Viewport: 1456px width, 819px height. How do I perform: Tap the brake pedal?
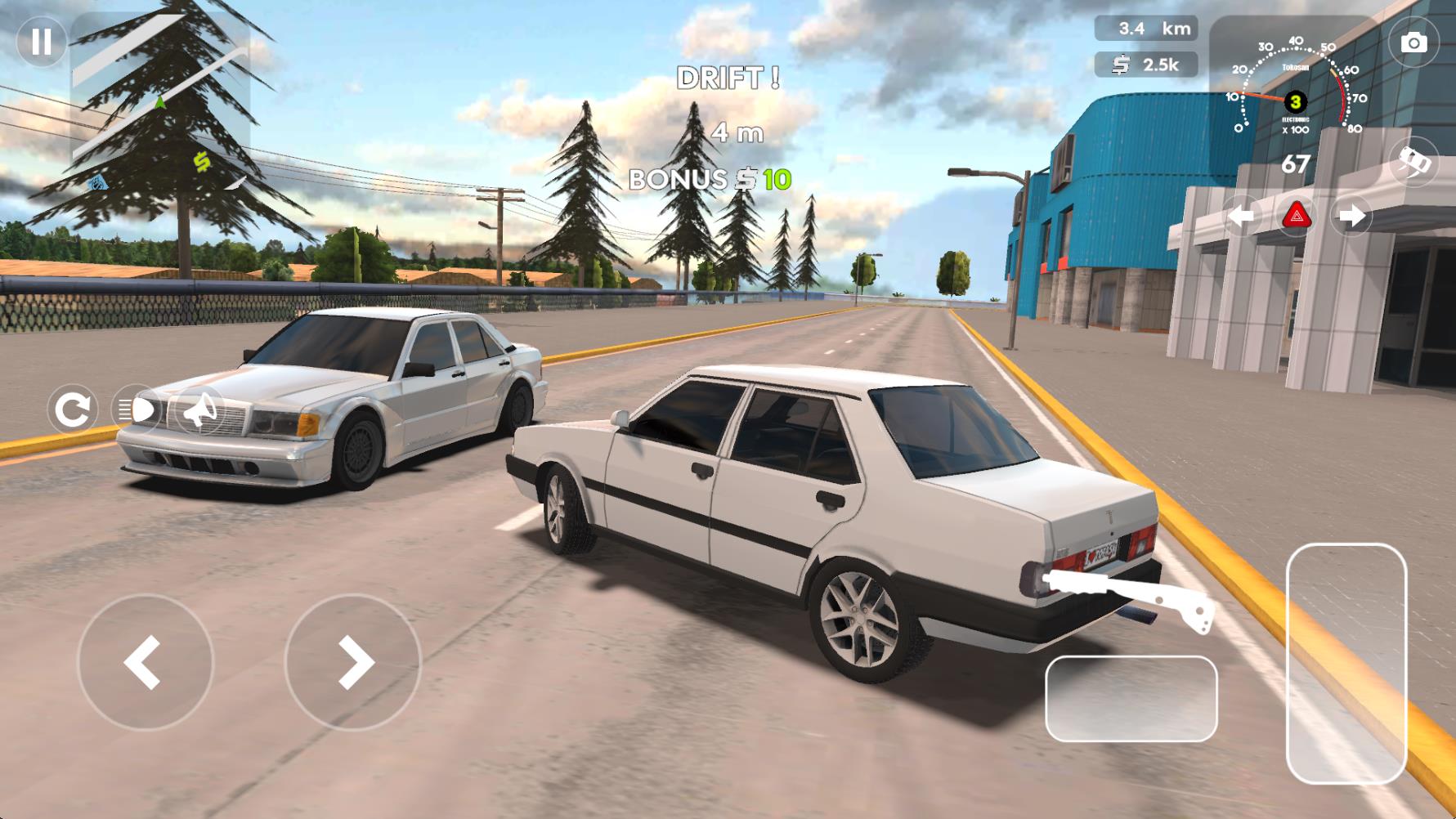(1131, 699)
